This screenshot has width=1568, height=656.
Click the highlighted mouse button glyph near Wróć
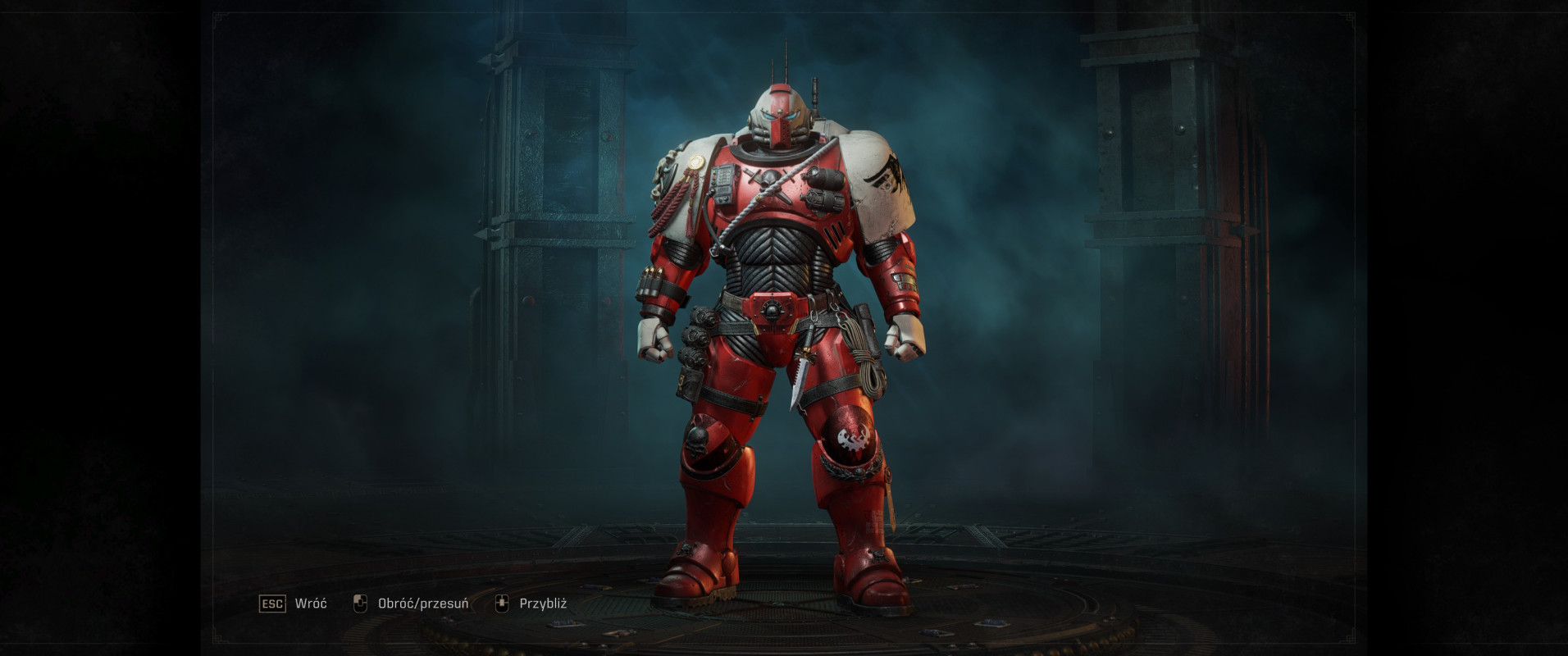[x=361, y=604]
